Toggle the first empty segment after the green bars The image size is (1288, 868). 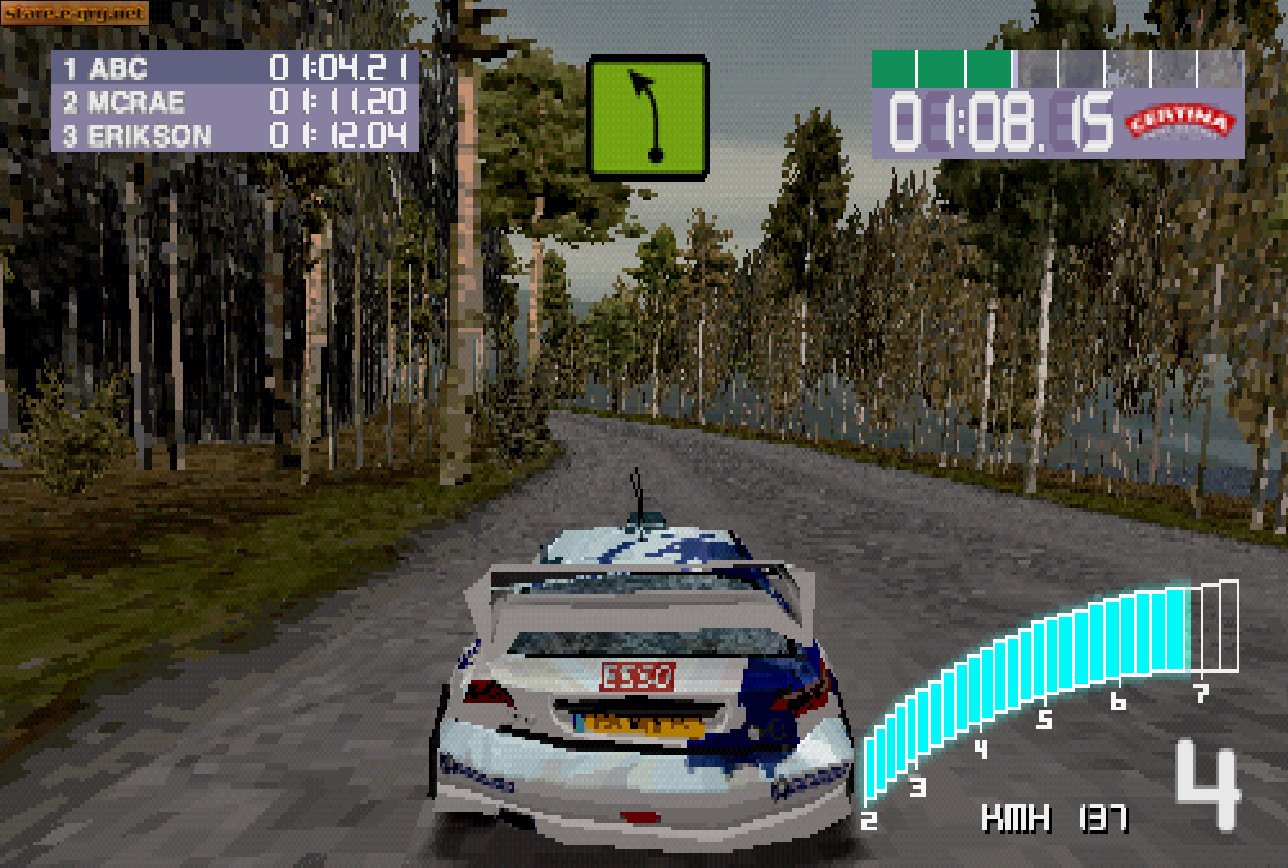pyautogui.click(x=1035, y=66)
